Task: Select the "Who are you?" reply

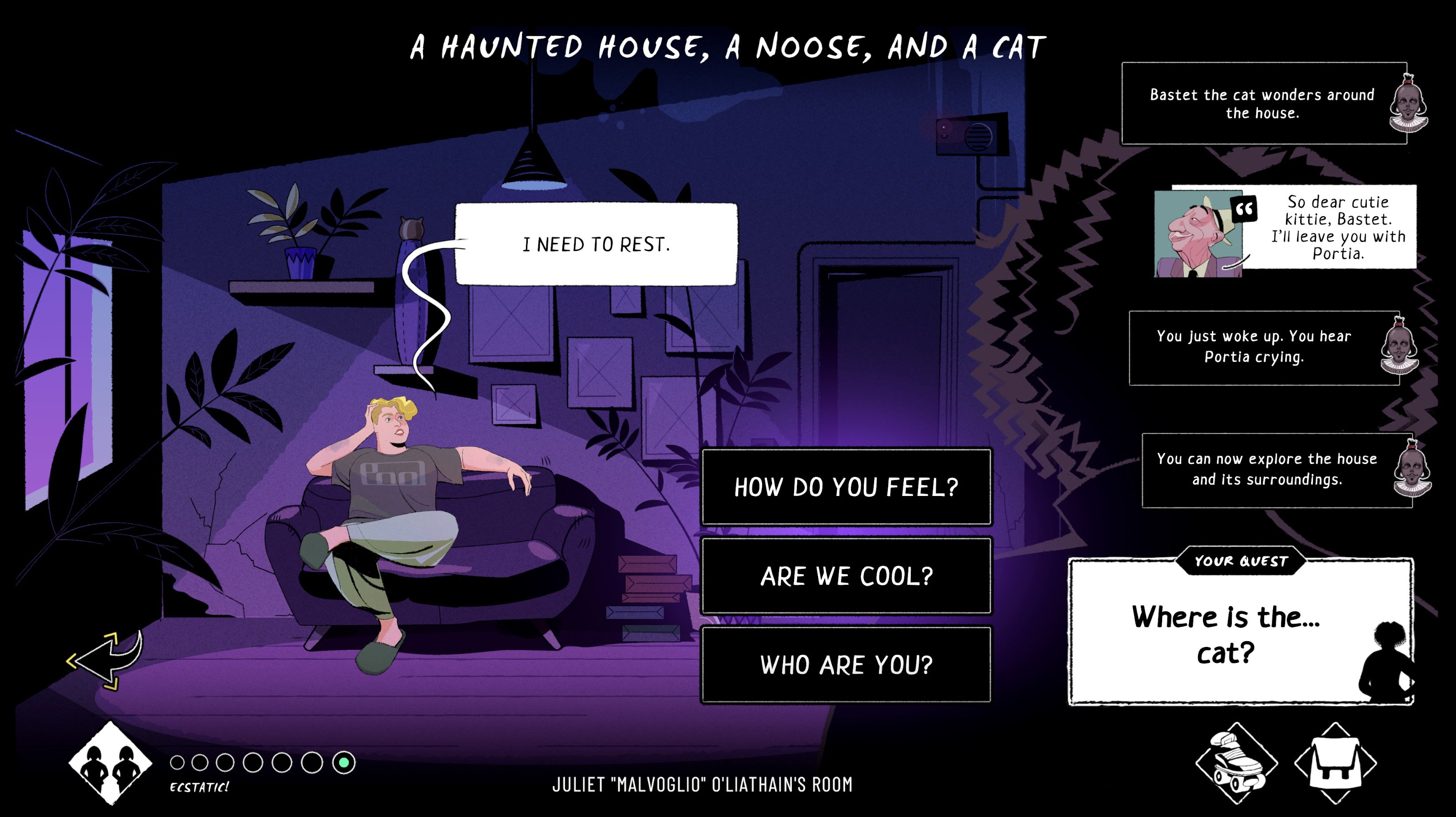Action: (x=846, y=664)
